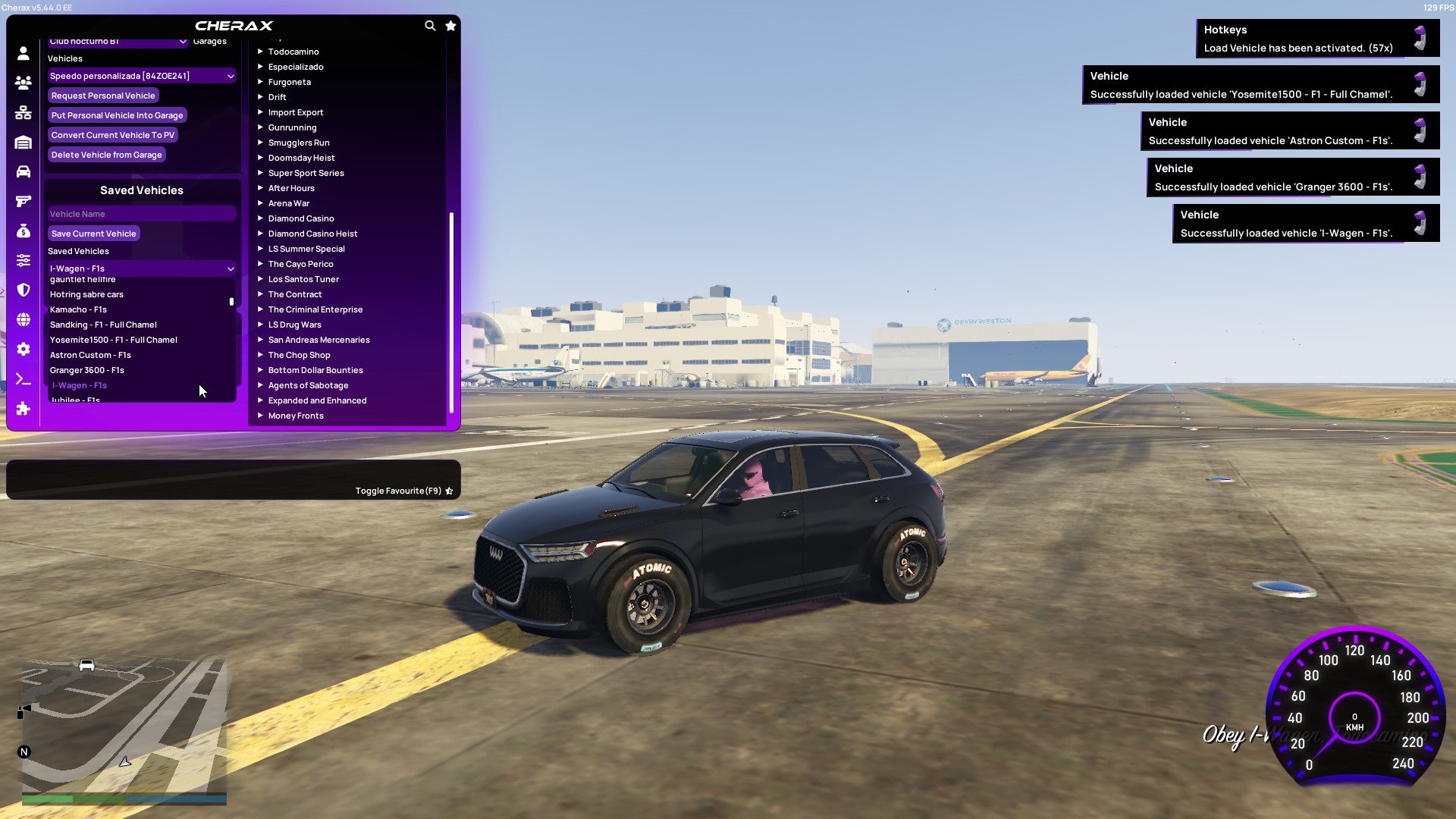Click the garage icon in the sidebar

pyautogui.click(x=23, y=143)
